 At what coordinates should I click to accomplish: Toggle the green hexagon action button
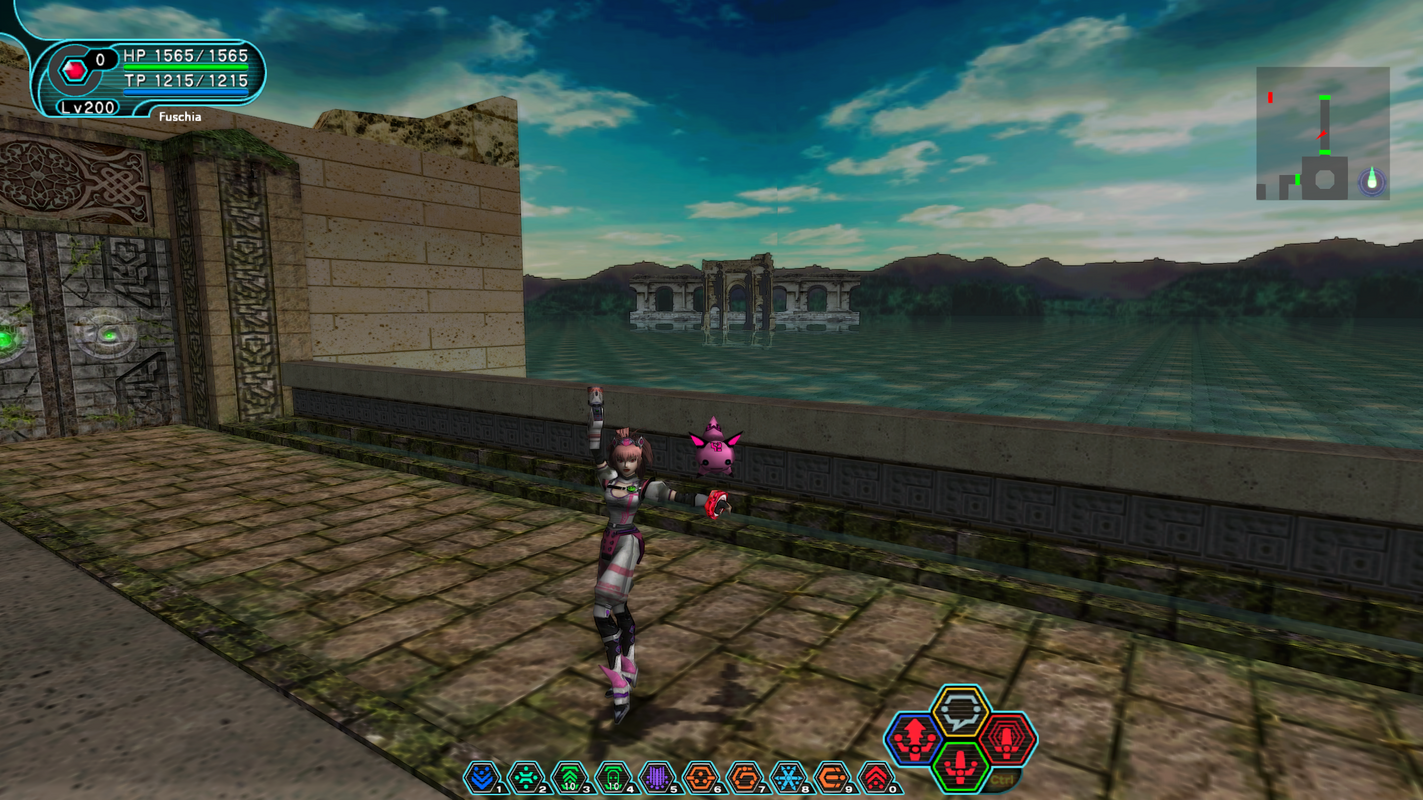[x=961, y=767]
